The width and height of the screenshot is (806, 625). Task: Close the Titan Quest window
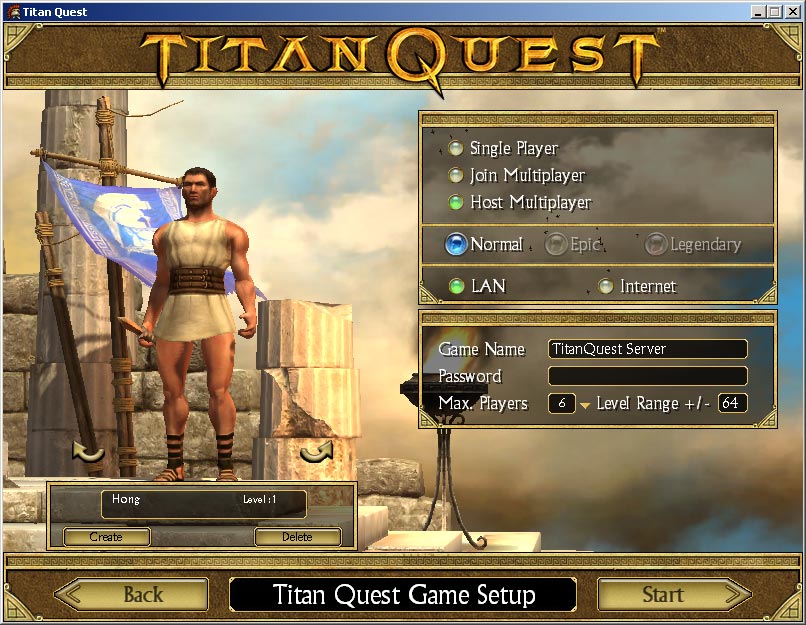[793, 12]
